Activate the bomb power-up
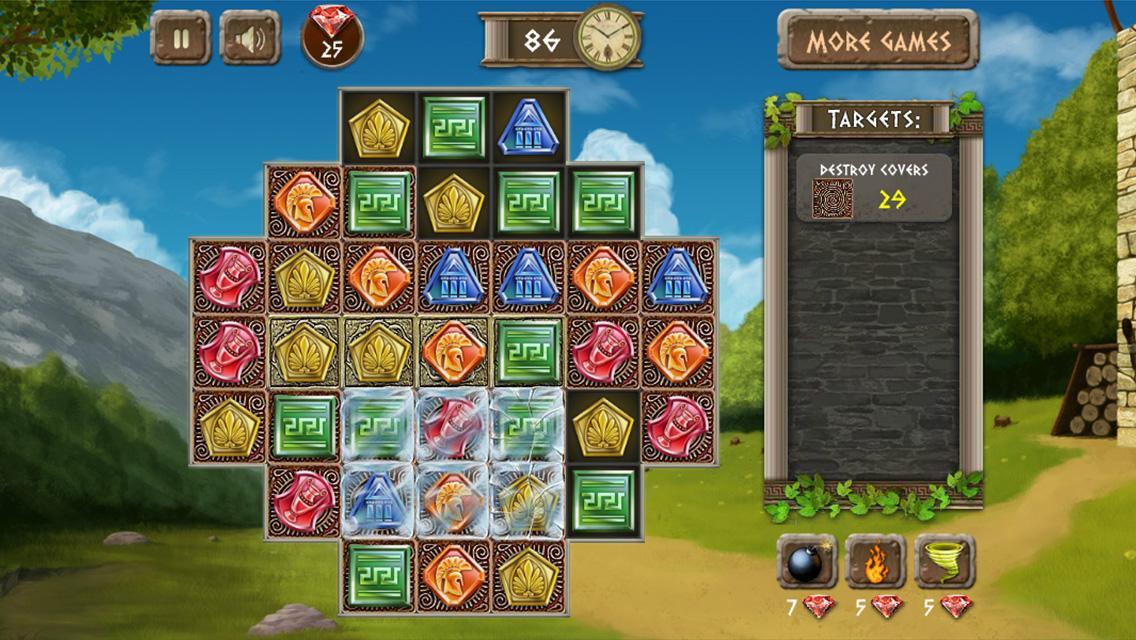Viewport: 1136px width, 640px height. 806,562
